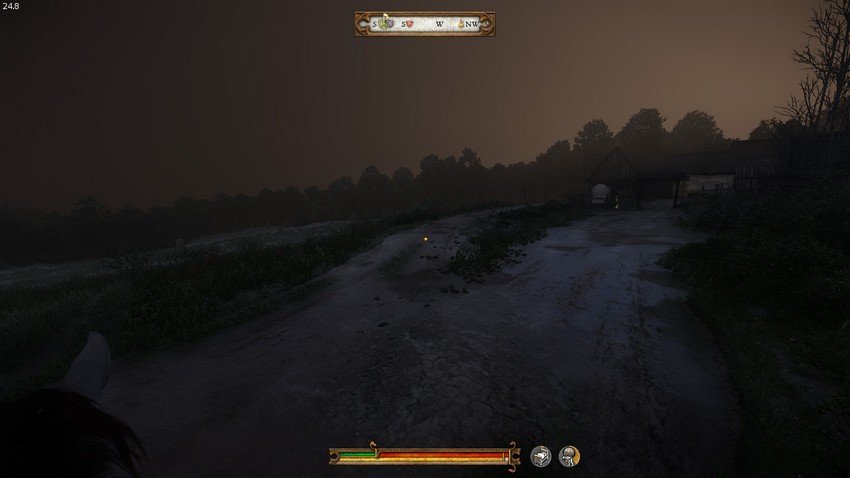Click the skull status icon
This screenshot has height=478, width=850.
click(x=569, y=456)
